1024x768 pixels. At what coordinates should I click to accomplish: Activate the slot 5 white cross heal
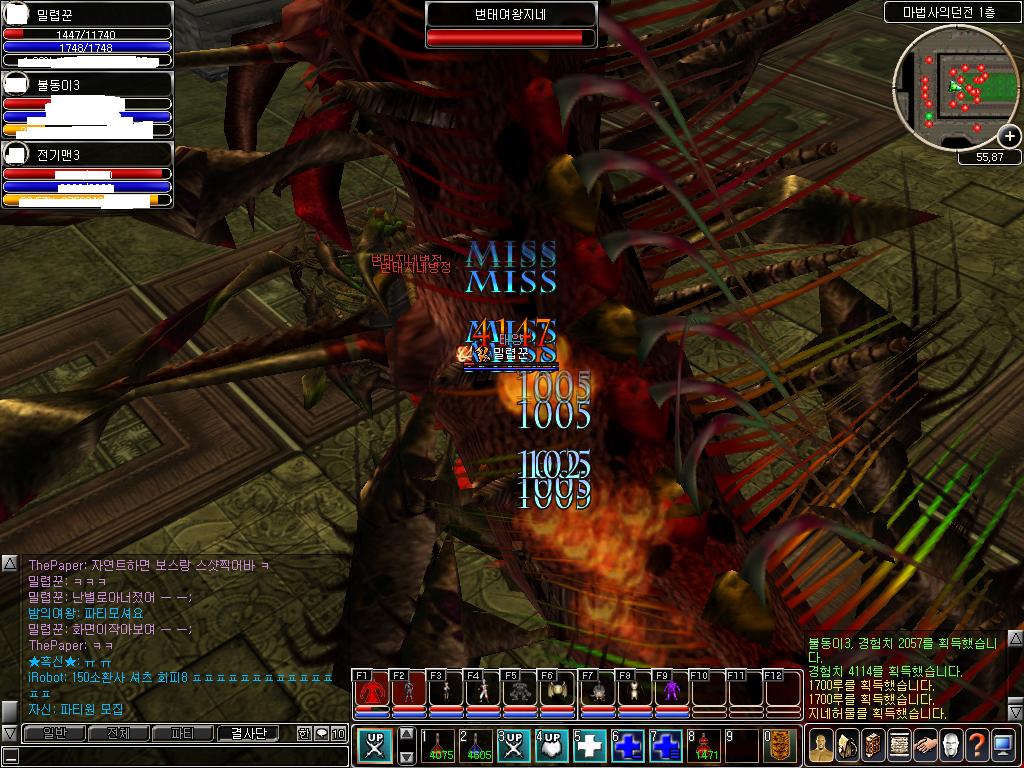pos(592,747)
